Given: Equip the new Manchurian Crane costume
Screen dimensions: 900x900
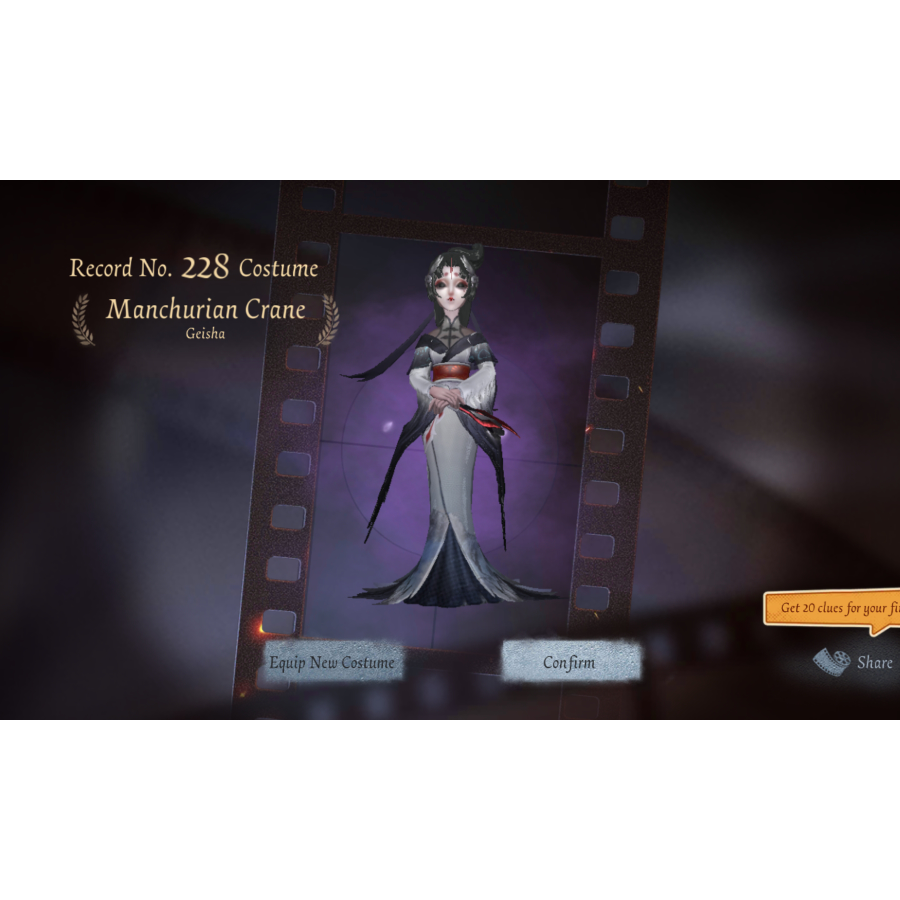Looking at the screenshot, I should [332, 662].
